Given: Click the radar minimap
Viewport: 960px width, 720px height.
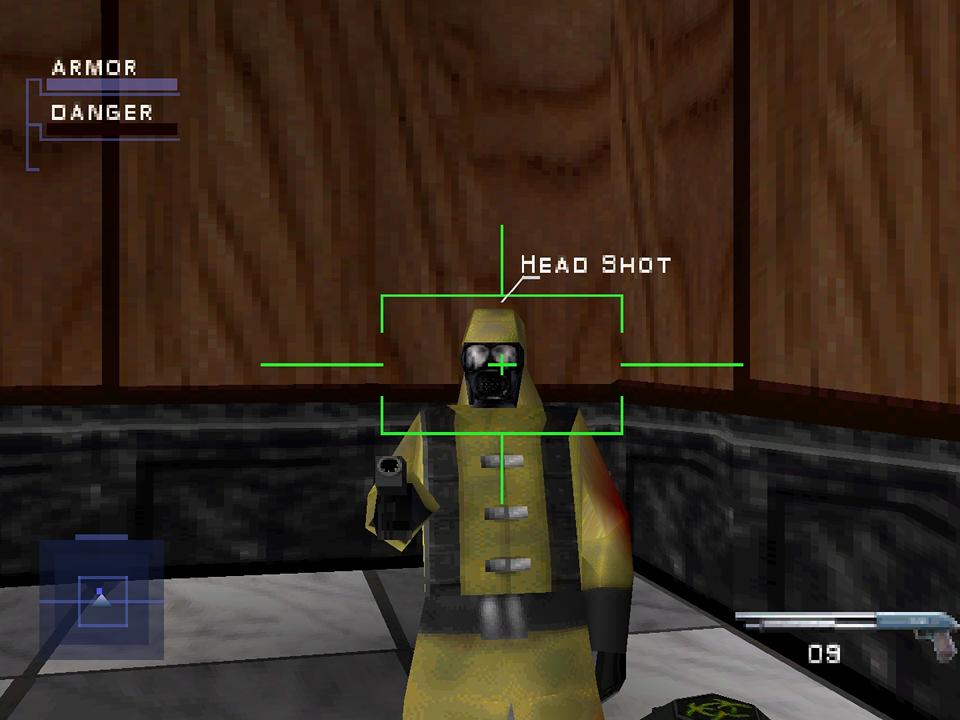Looking at the screenshot, I should (101, 596).
